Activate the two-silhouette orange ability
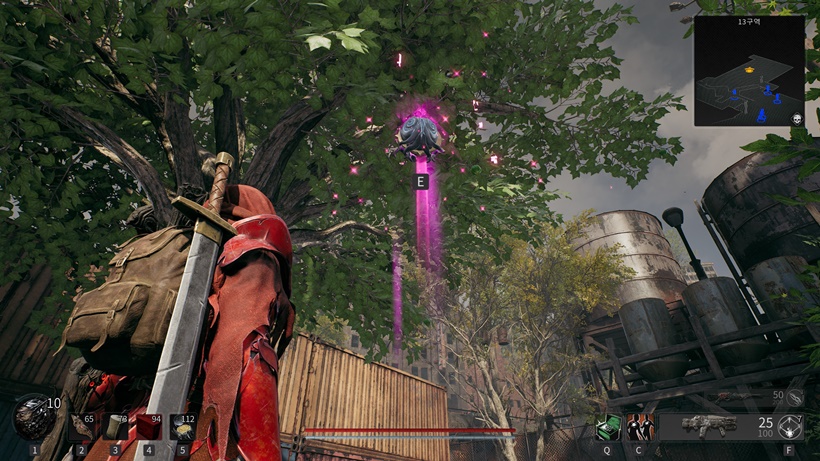Screen dimensions: 820x461 (640, 427)
